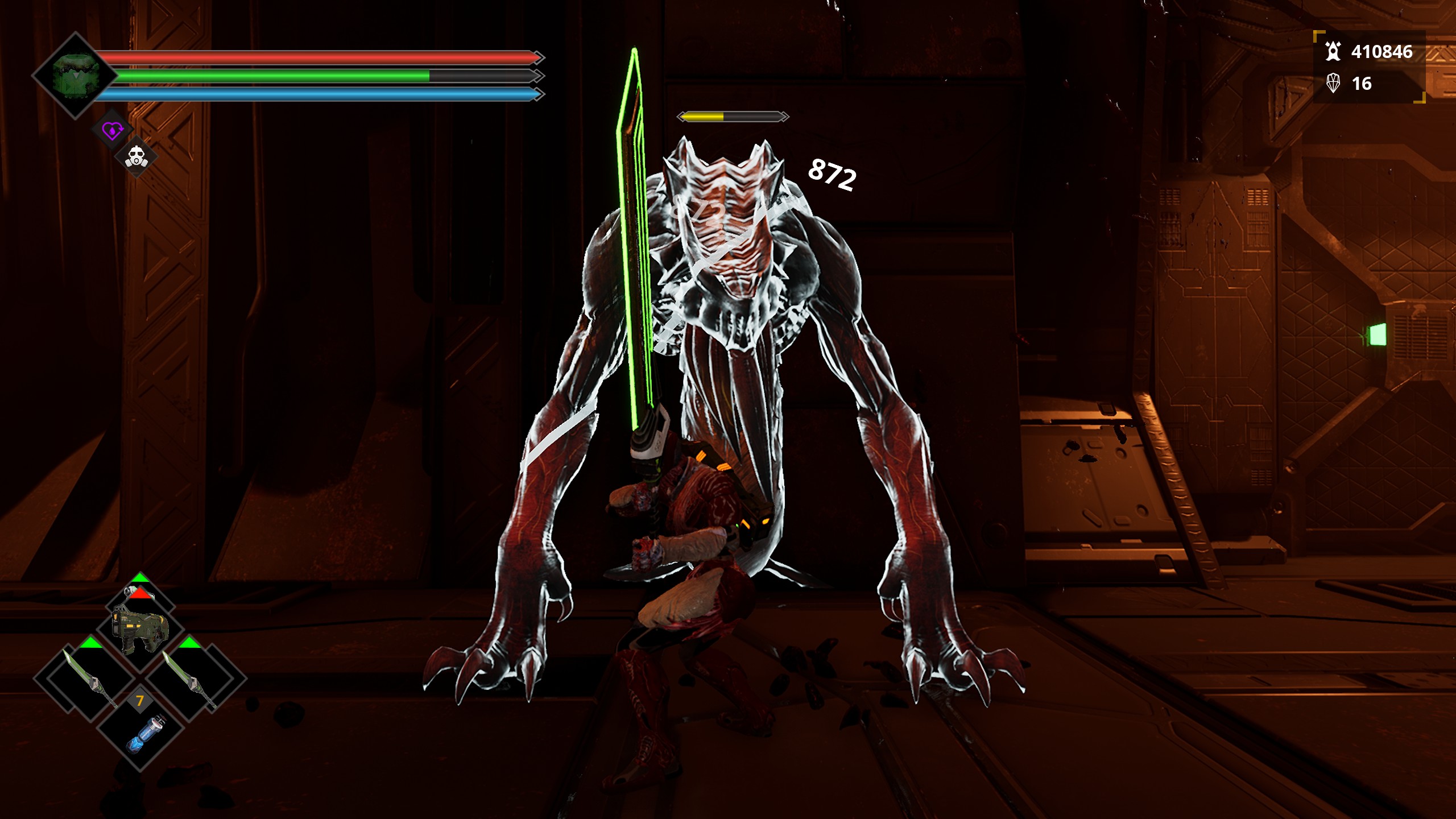Viewport: 1456px width, 819px height.
Task: Select the firearm quick slot
Action: [x=140, y=628]
